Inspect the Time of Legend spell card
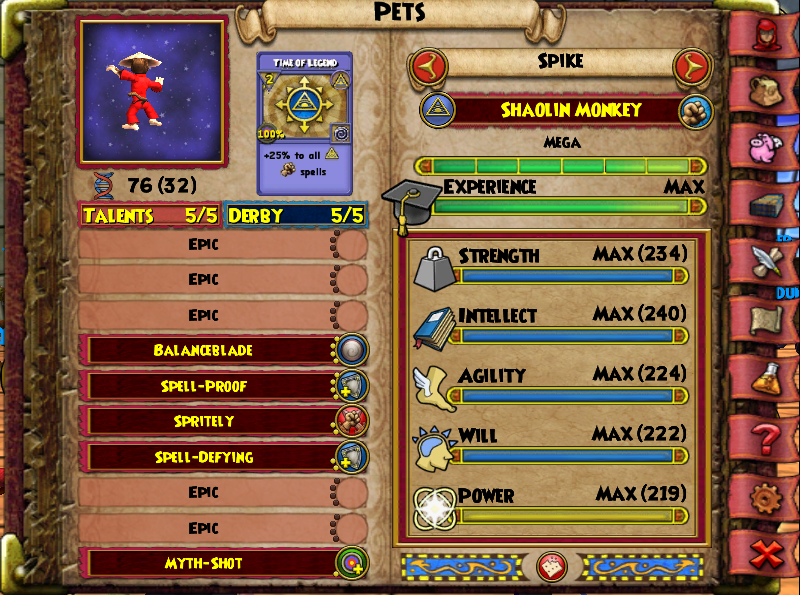The image size is (800, 595). coord(305,123)
